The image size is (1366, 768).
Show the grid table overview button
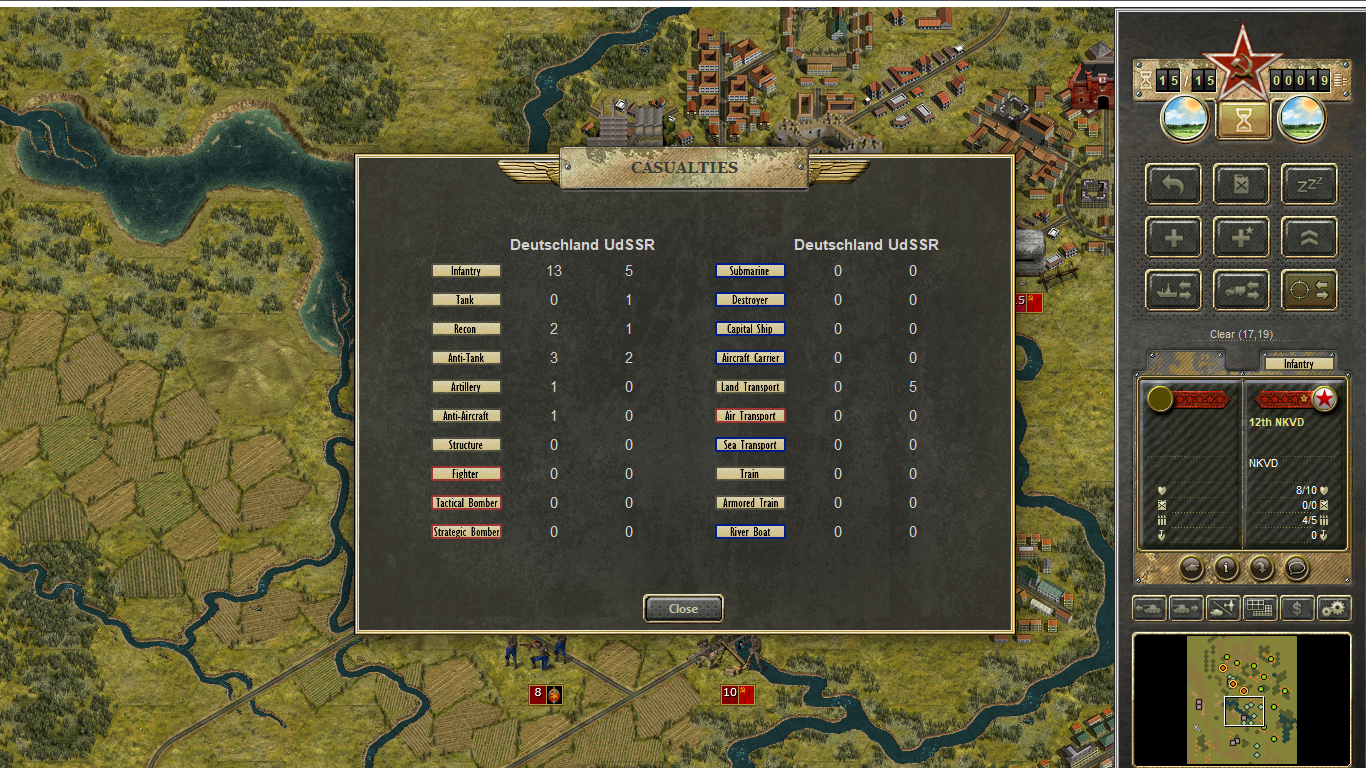(1260, 607)
